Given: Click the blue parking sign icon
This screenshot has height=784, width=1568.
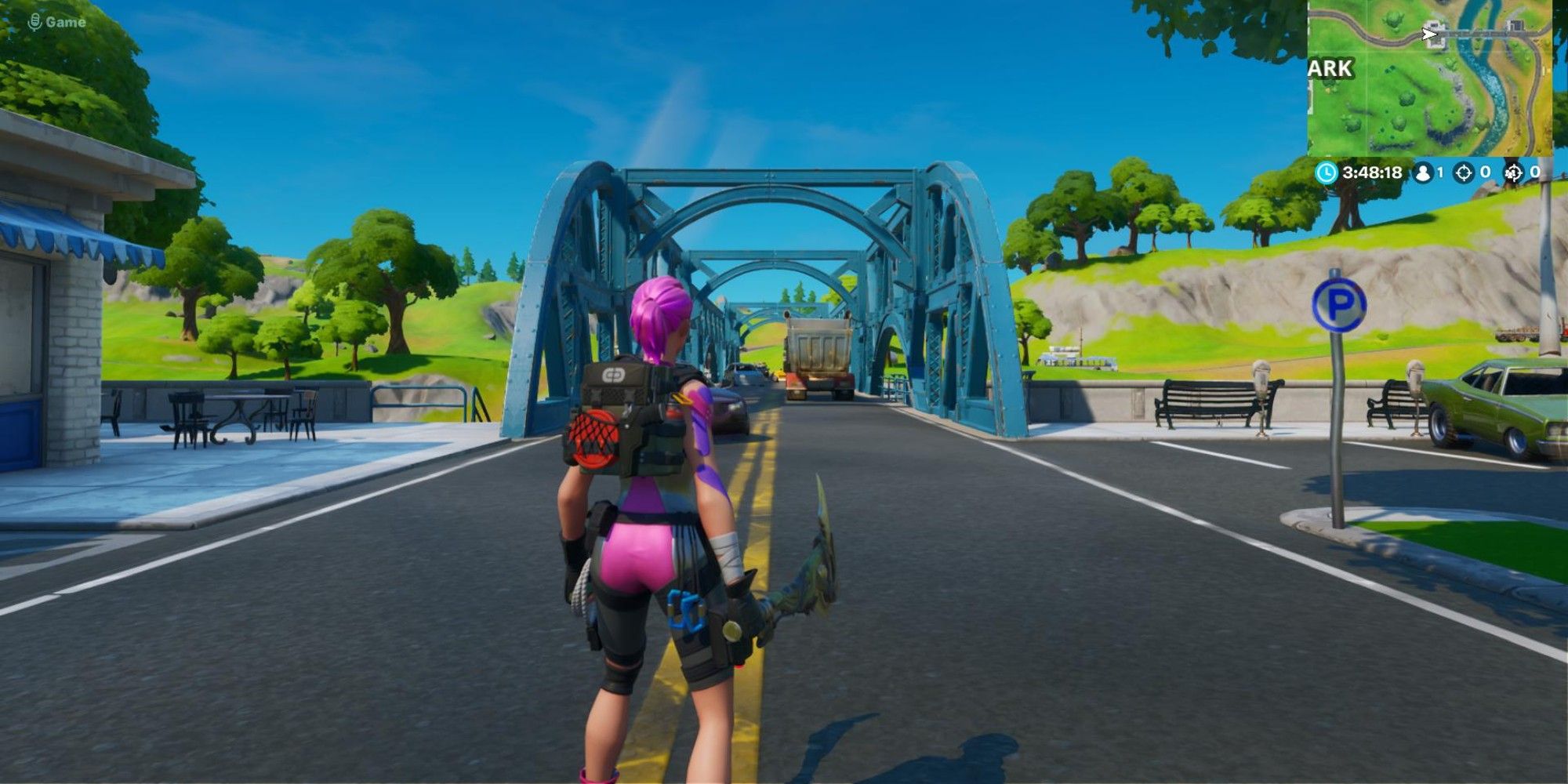Looking at the screenshot, I should pyautogui.click(x=1340, y=303).
